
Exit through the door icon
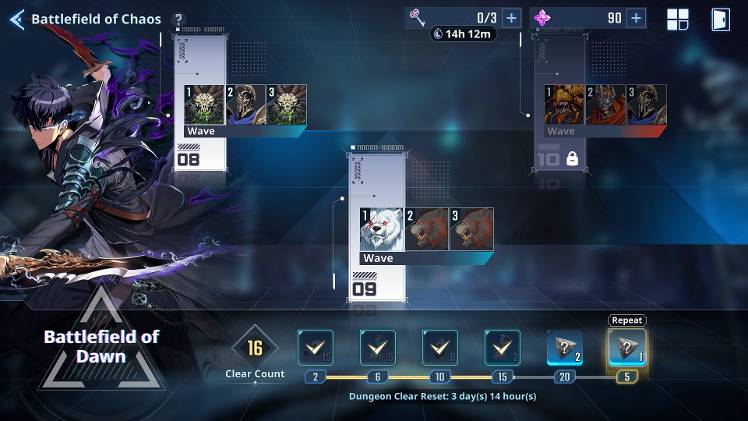tap(719, 19)
